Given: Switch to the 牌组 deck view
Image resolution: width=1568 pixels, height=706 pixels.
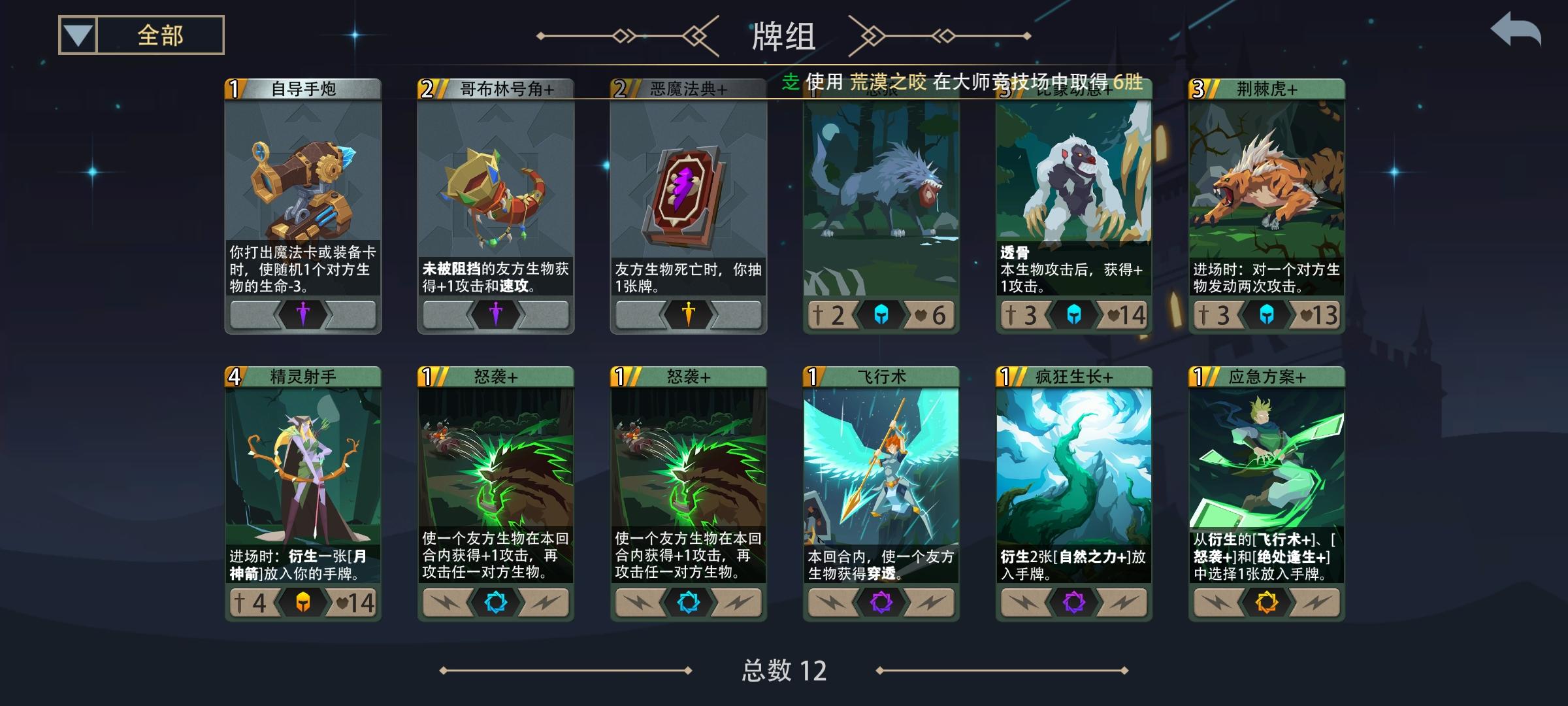Looking at the screenshot, I should click(x=784, y=37).
